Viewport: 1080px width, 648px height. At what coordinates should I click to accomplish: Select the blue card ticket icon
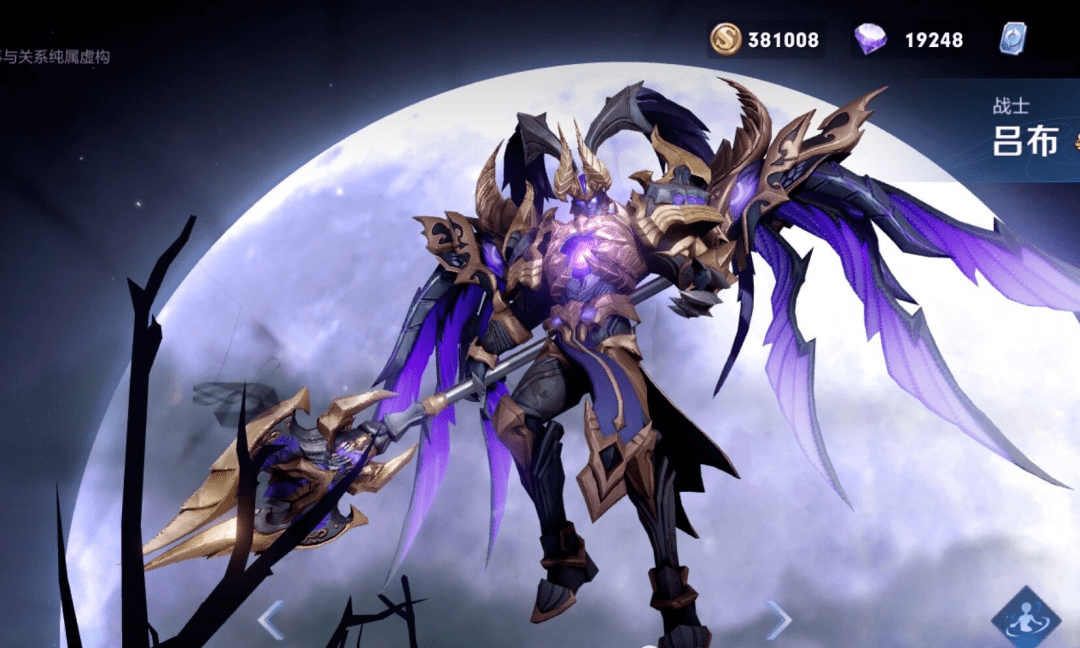tap(1012, 39)
